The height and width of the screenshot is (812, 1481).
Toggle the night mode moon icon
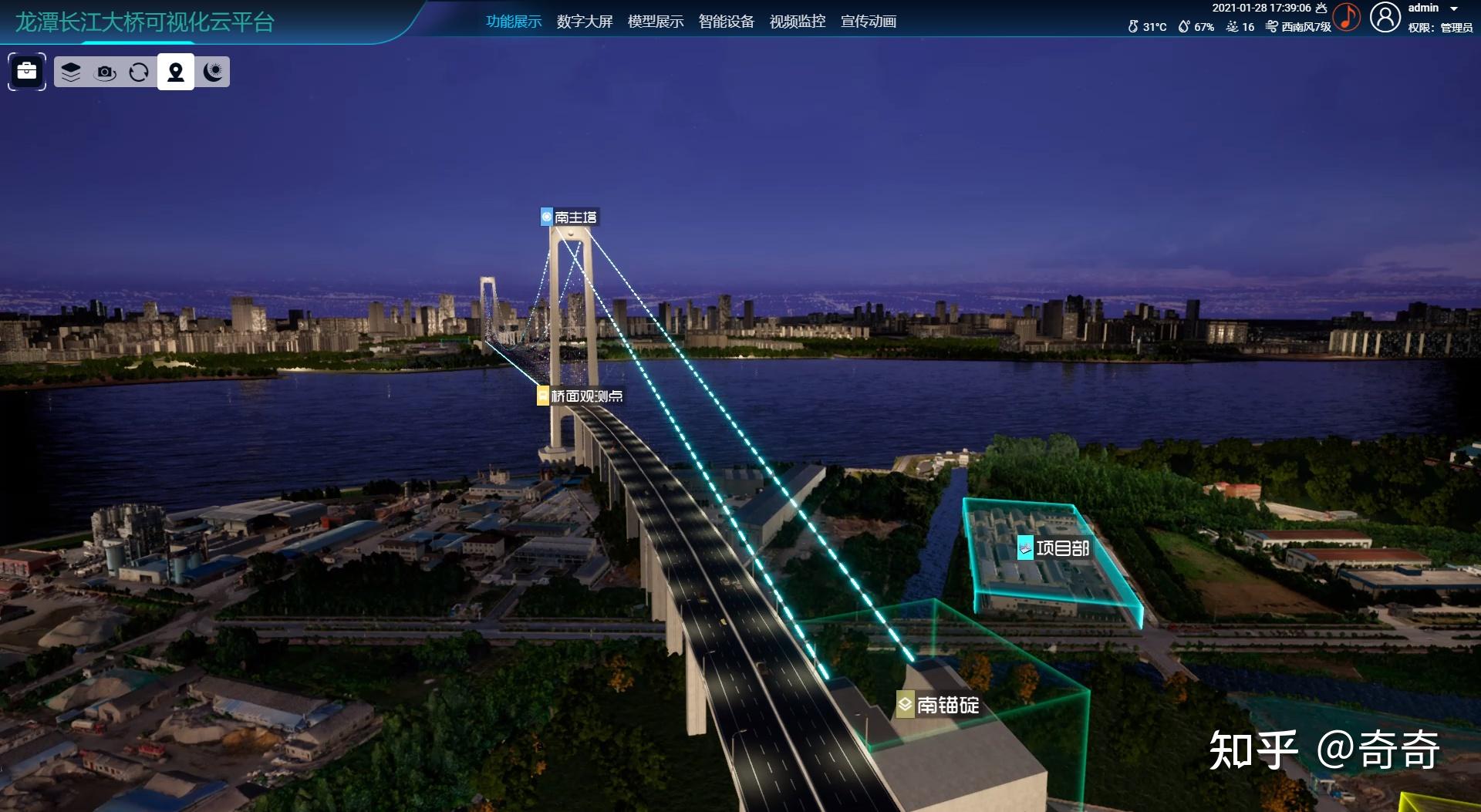coord(212,72)
